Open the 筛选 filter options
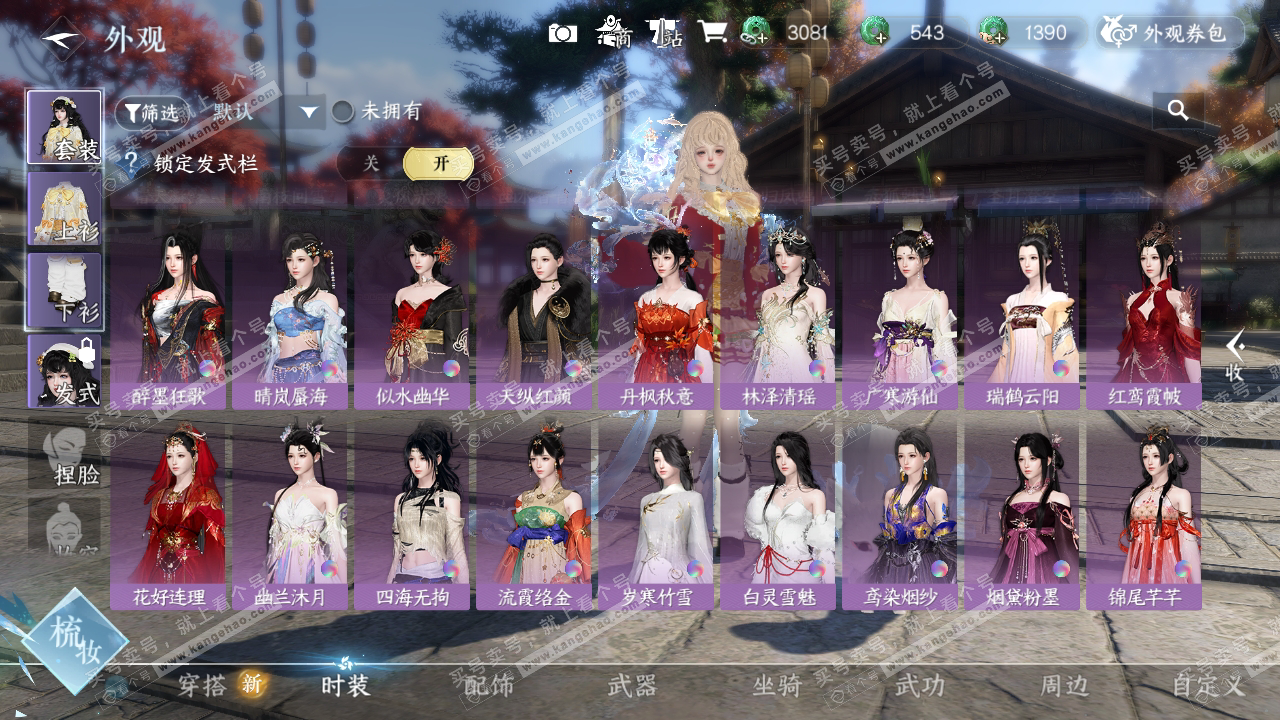This screenshot has height=720, width=1280. click(152, 112)
